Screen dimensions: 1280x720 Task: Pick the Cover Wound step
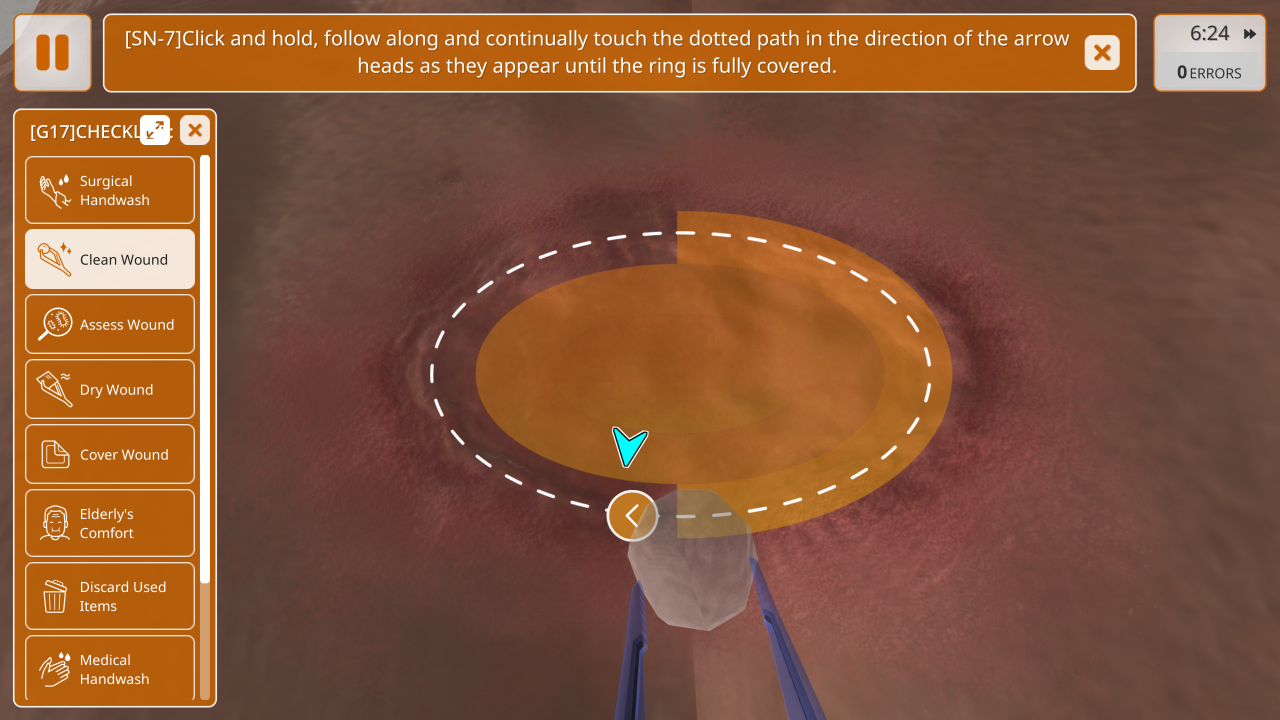coord(110,454)
